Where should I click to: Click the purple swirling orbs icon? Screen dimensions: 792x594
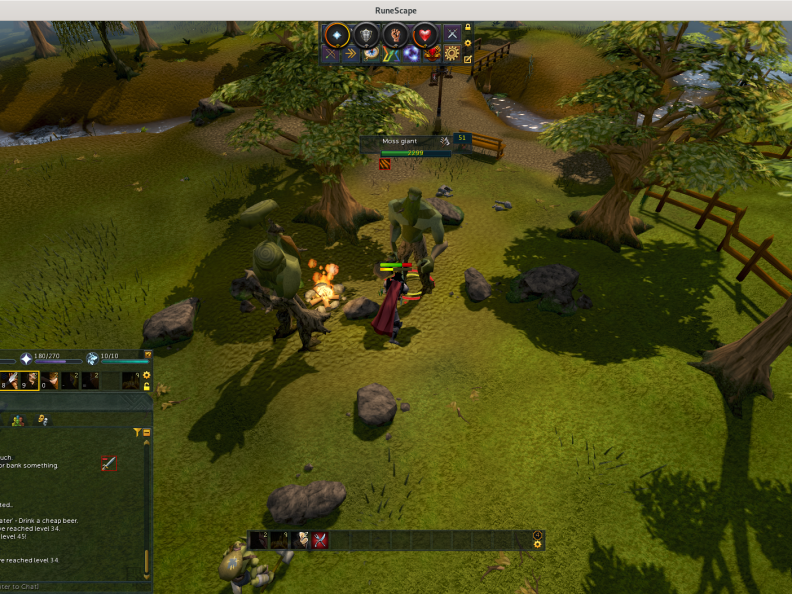click(411, 54)
